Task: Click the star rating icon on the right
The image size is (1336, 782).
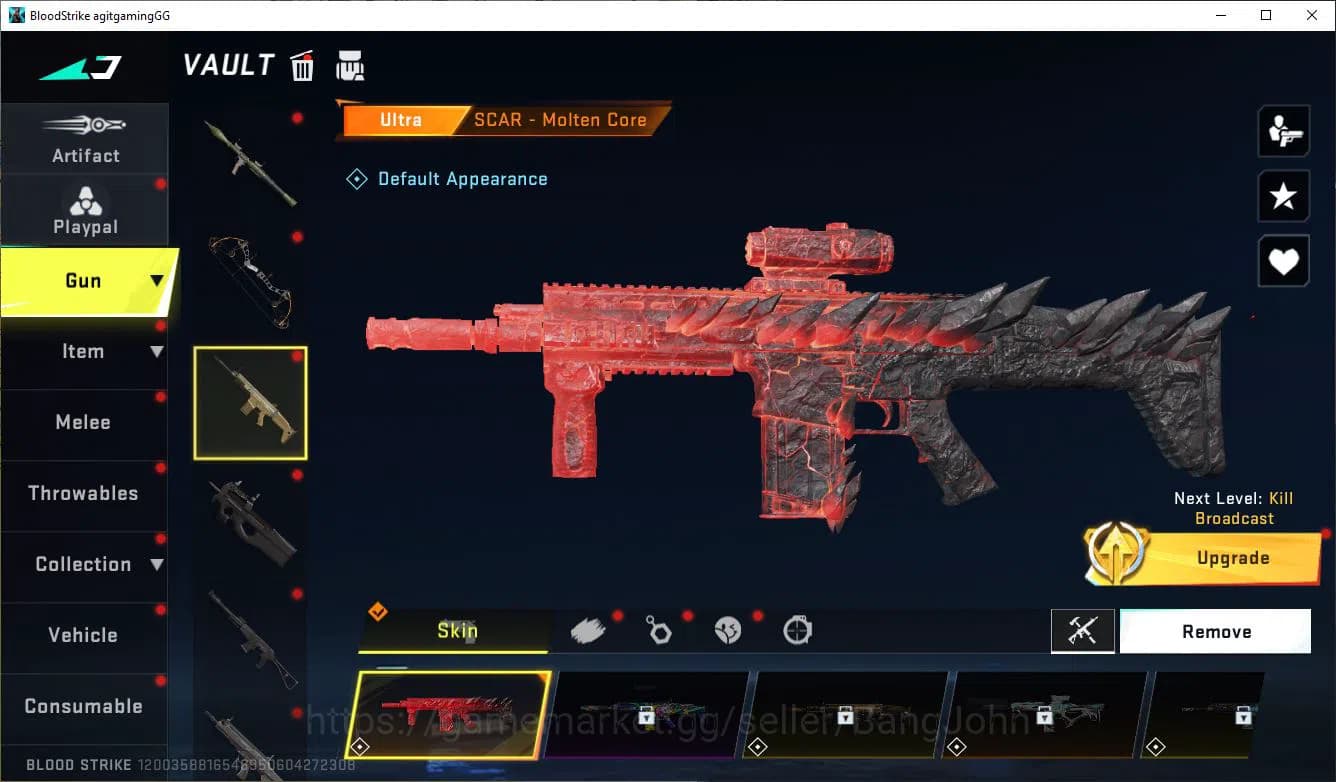Action: 1284,196
